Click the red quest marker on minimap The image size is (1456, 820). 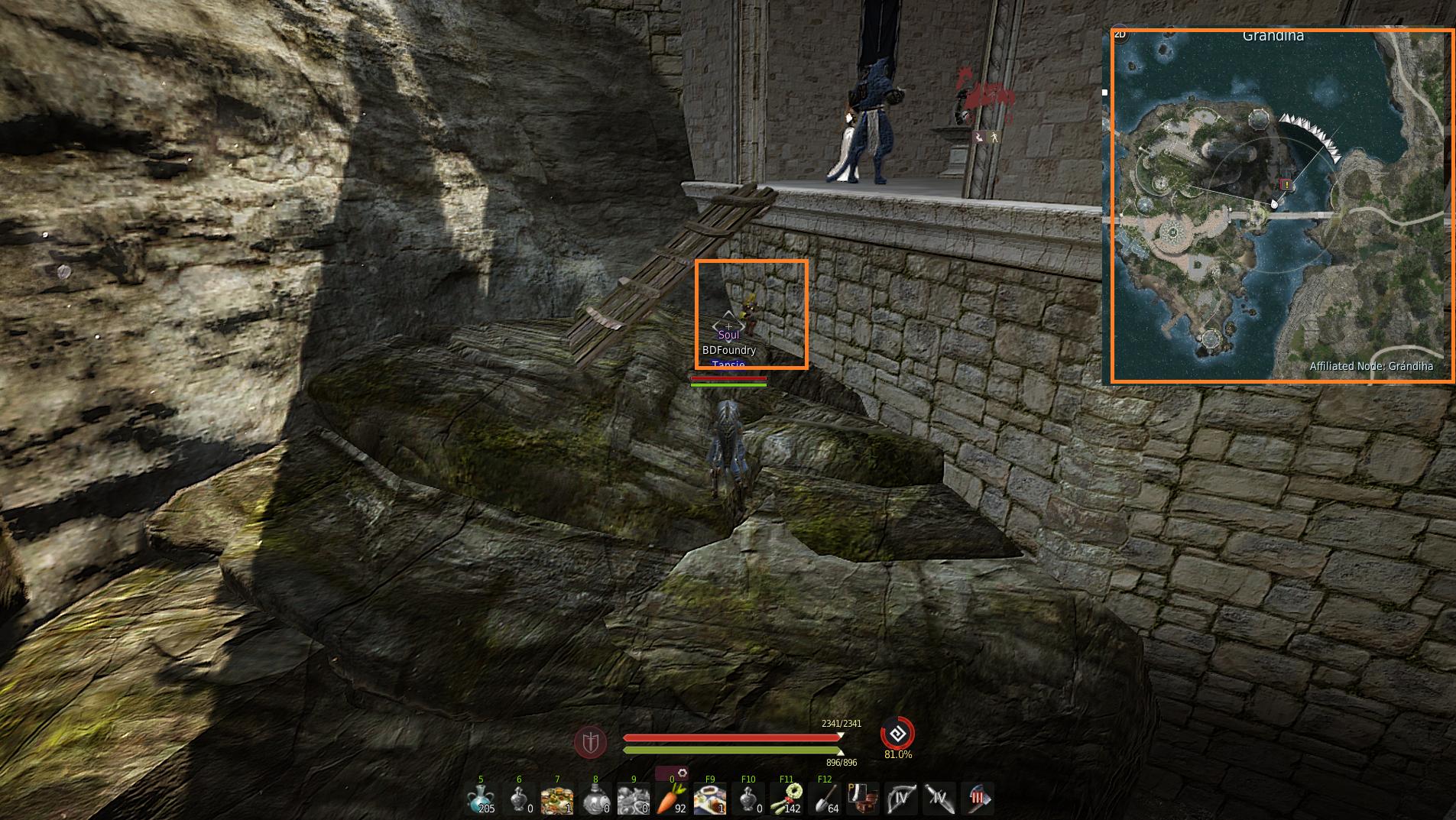point(1286,184)
